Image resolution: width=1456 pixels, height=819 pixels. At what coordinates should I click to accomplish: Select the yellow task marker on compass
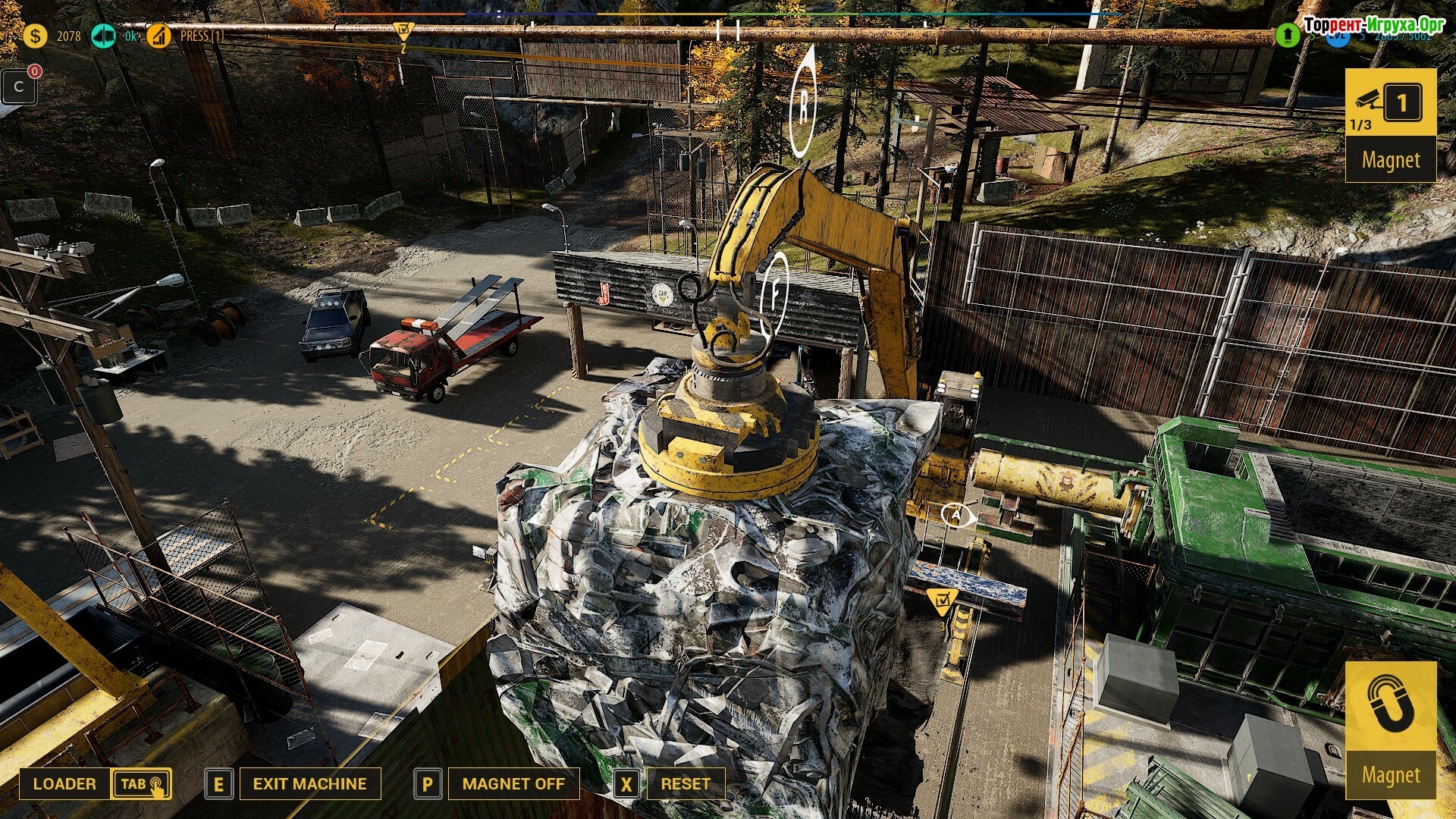[403, 32]
